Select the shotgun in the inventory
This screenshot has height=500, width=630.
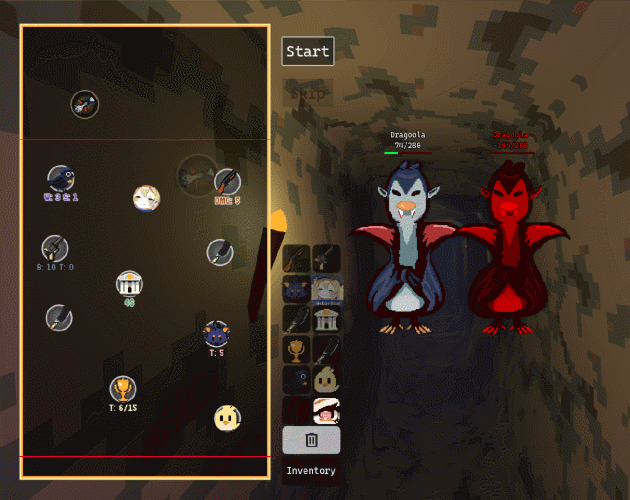(296, 259)
